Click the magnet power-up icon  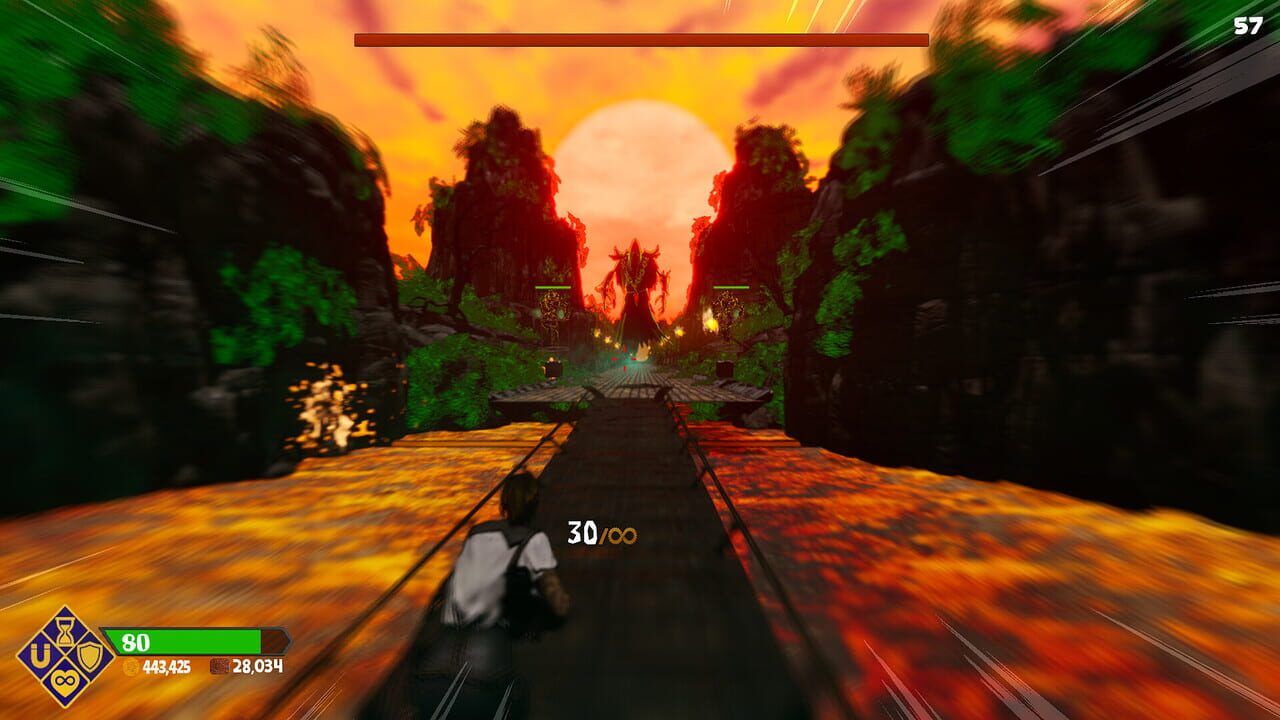40,656
